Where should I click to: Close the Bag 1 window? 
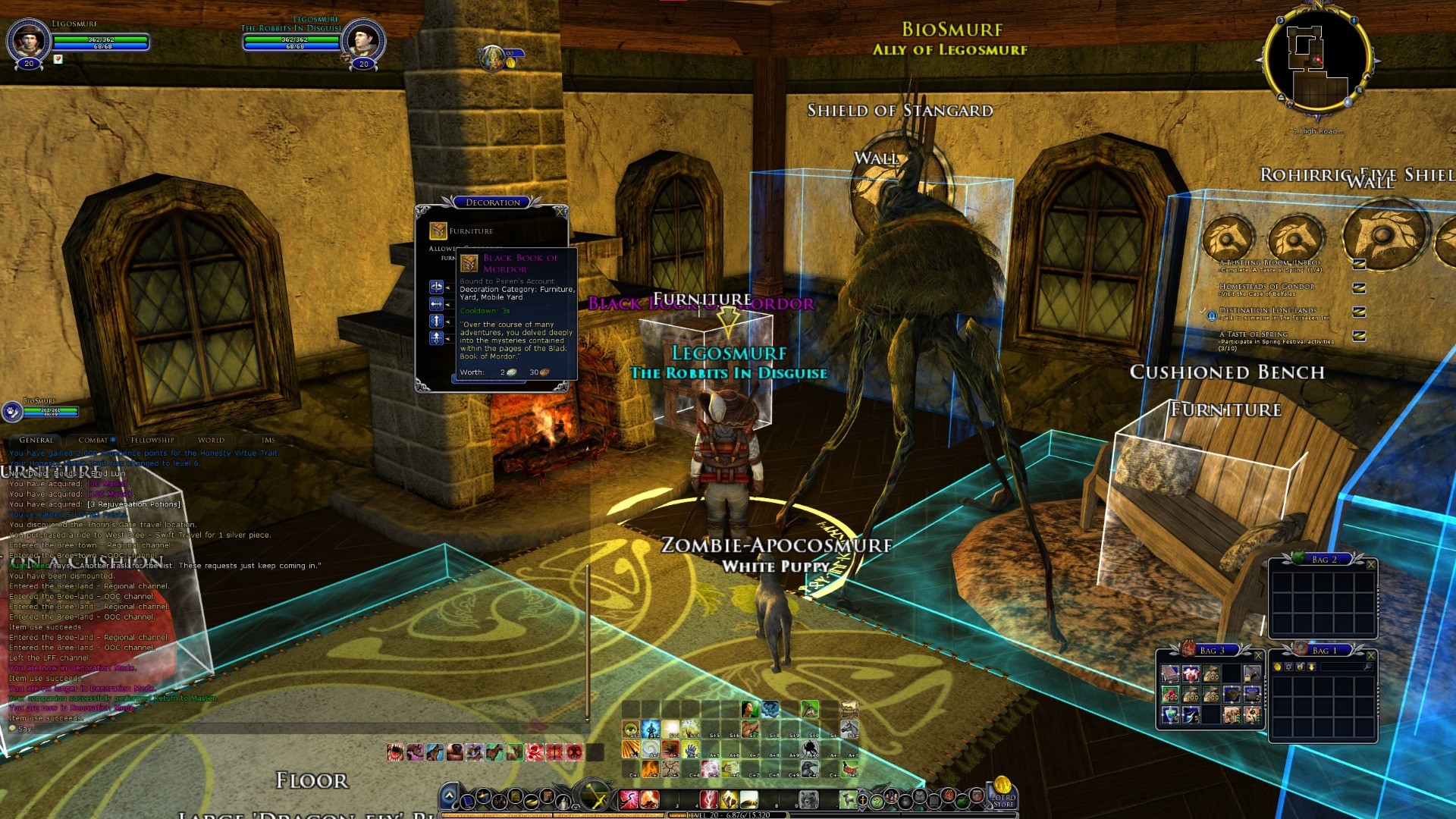1370,655
